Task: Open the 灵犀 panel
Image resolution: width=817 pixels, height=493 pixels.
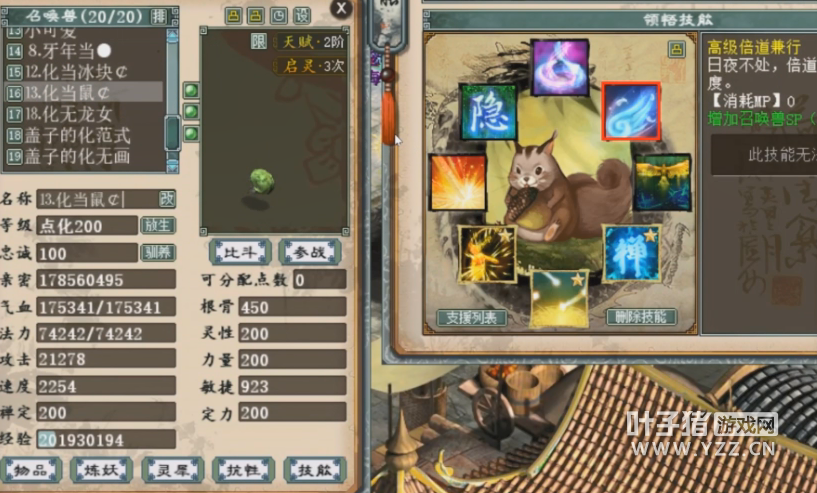Action: (173, 468)
